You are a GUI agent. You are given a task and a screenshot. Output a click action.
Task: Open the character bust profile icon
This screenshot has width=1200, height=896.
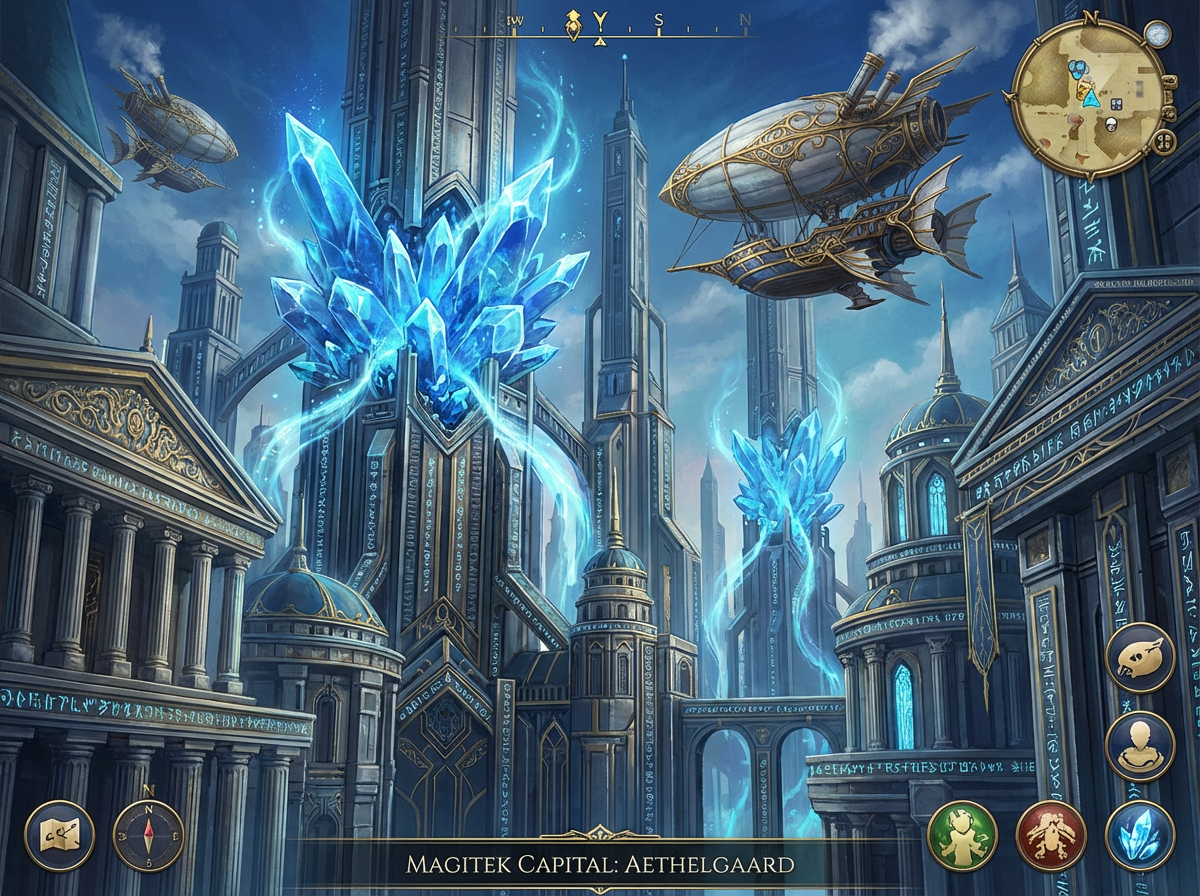[1140, 746]
